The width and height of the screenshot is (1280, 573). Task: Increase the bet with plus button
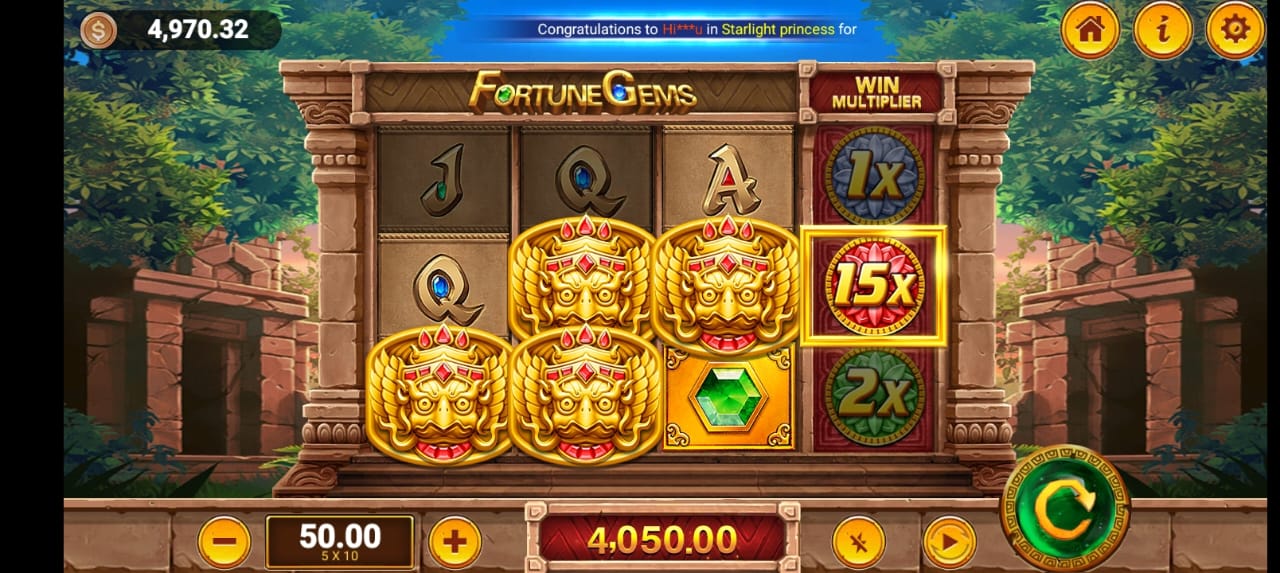455,542
